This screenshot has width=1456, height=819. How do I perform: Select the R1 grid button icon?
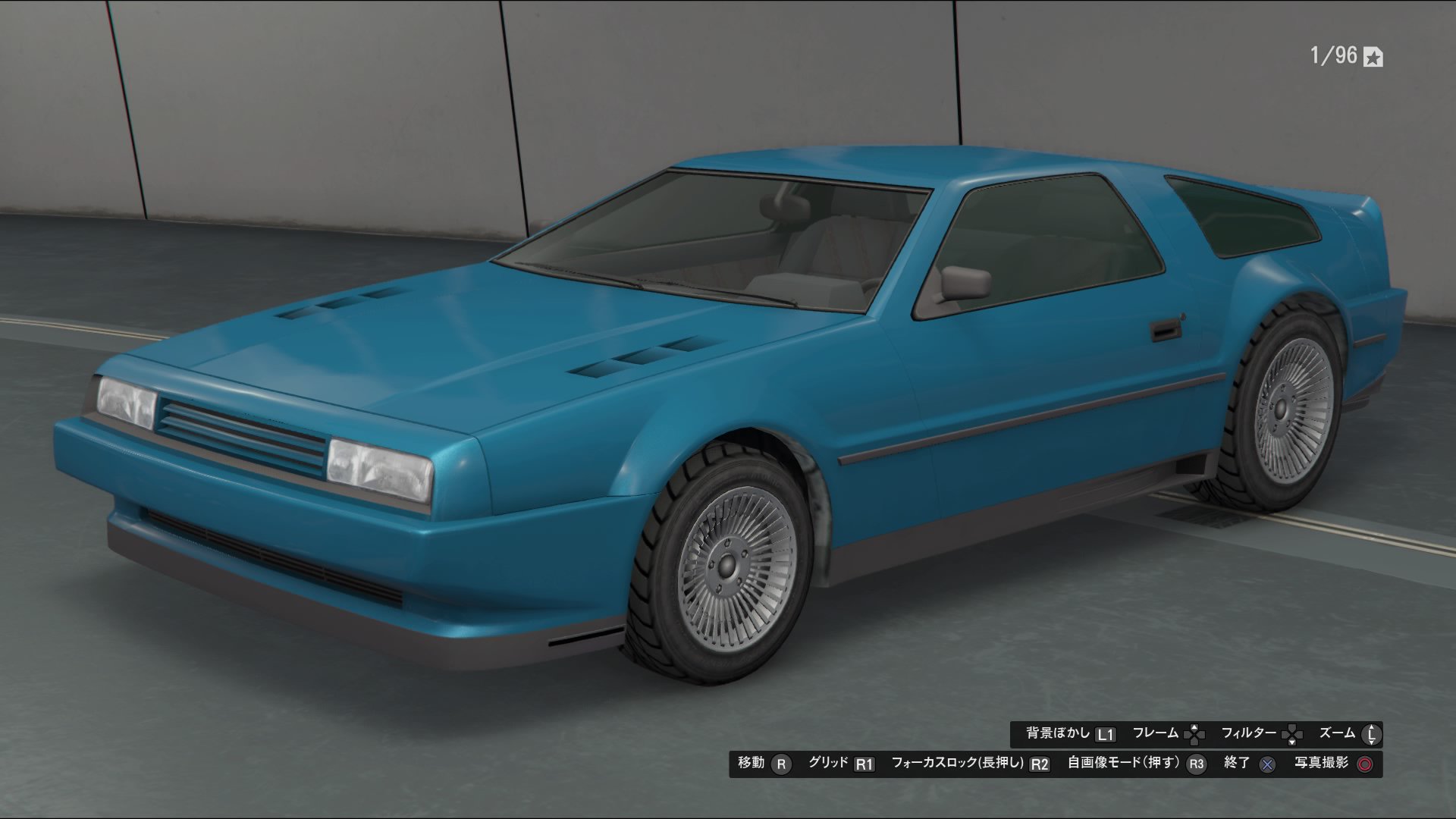tap(866, 763)
